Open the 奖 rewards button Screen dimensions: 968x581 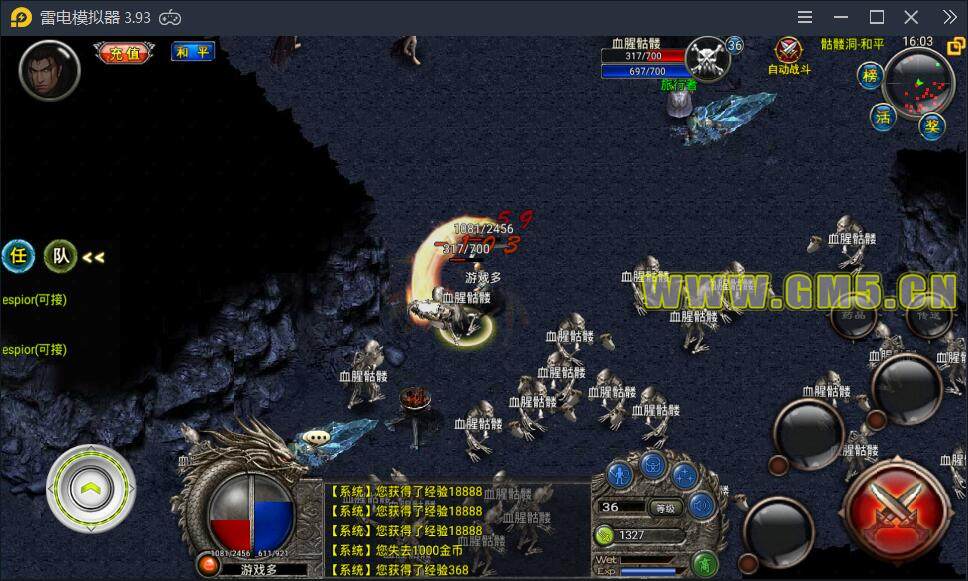tap(932, 126)
